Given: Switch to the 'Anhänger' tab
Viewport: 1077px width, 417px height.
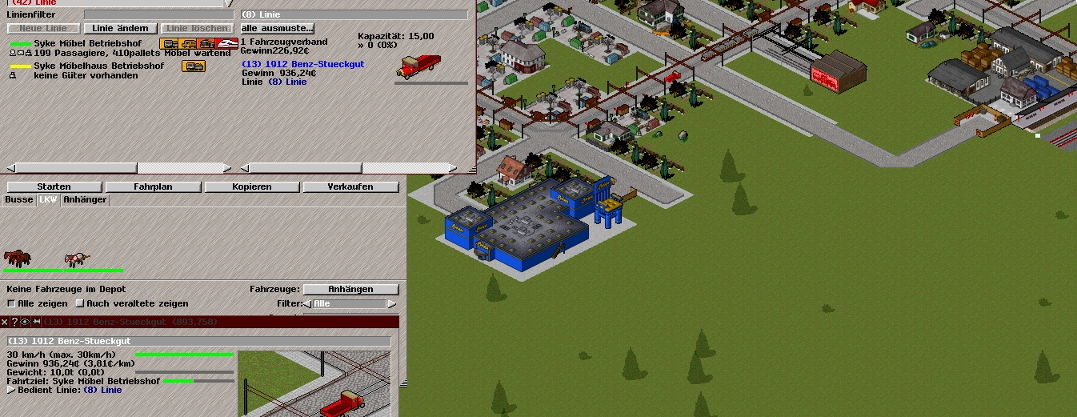Looking at the screenshot, I should click(84, 200).
